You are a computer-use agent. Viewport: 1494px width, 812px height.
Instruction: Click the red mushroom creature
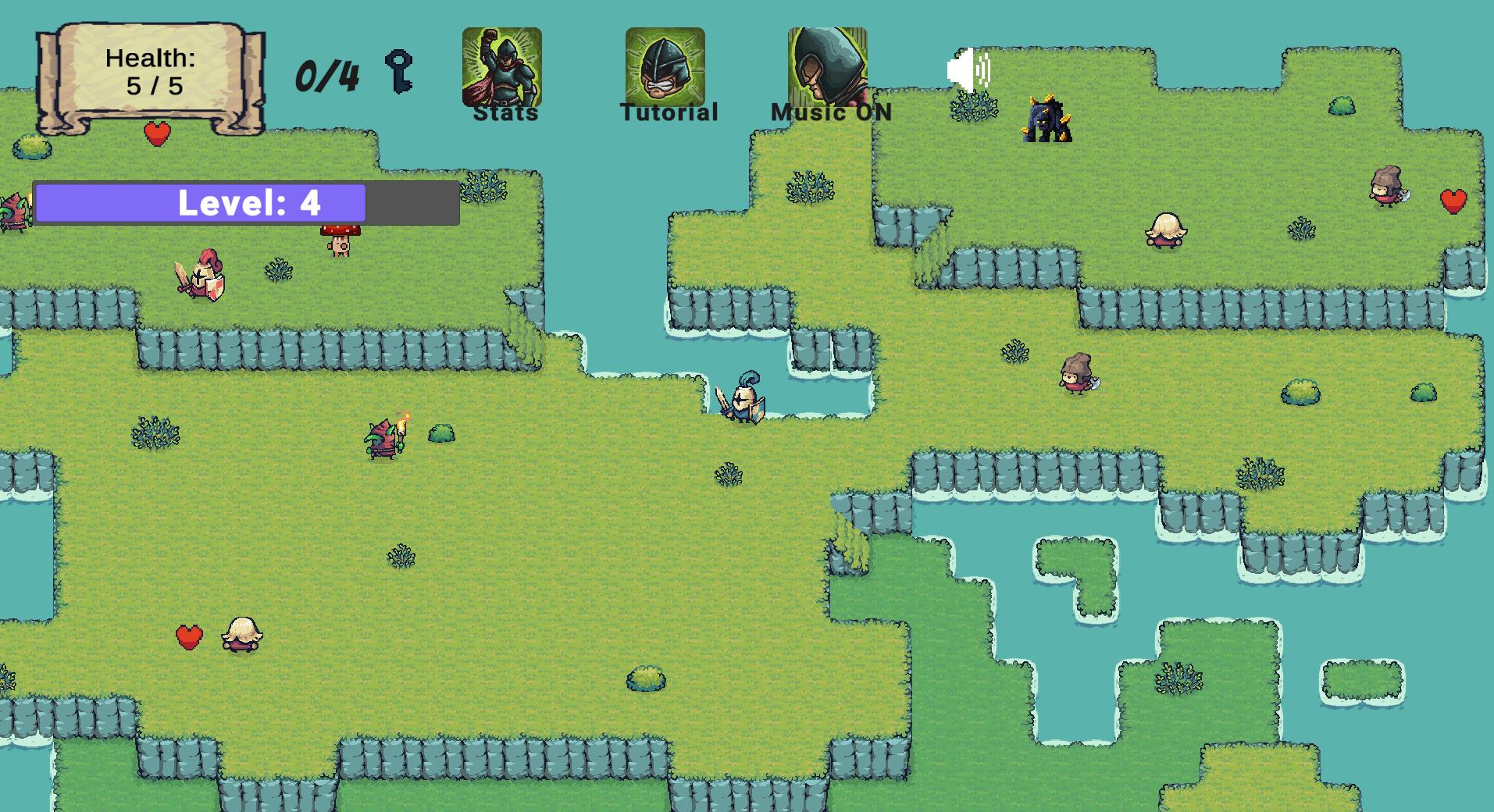pos(339,242)
